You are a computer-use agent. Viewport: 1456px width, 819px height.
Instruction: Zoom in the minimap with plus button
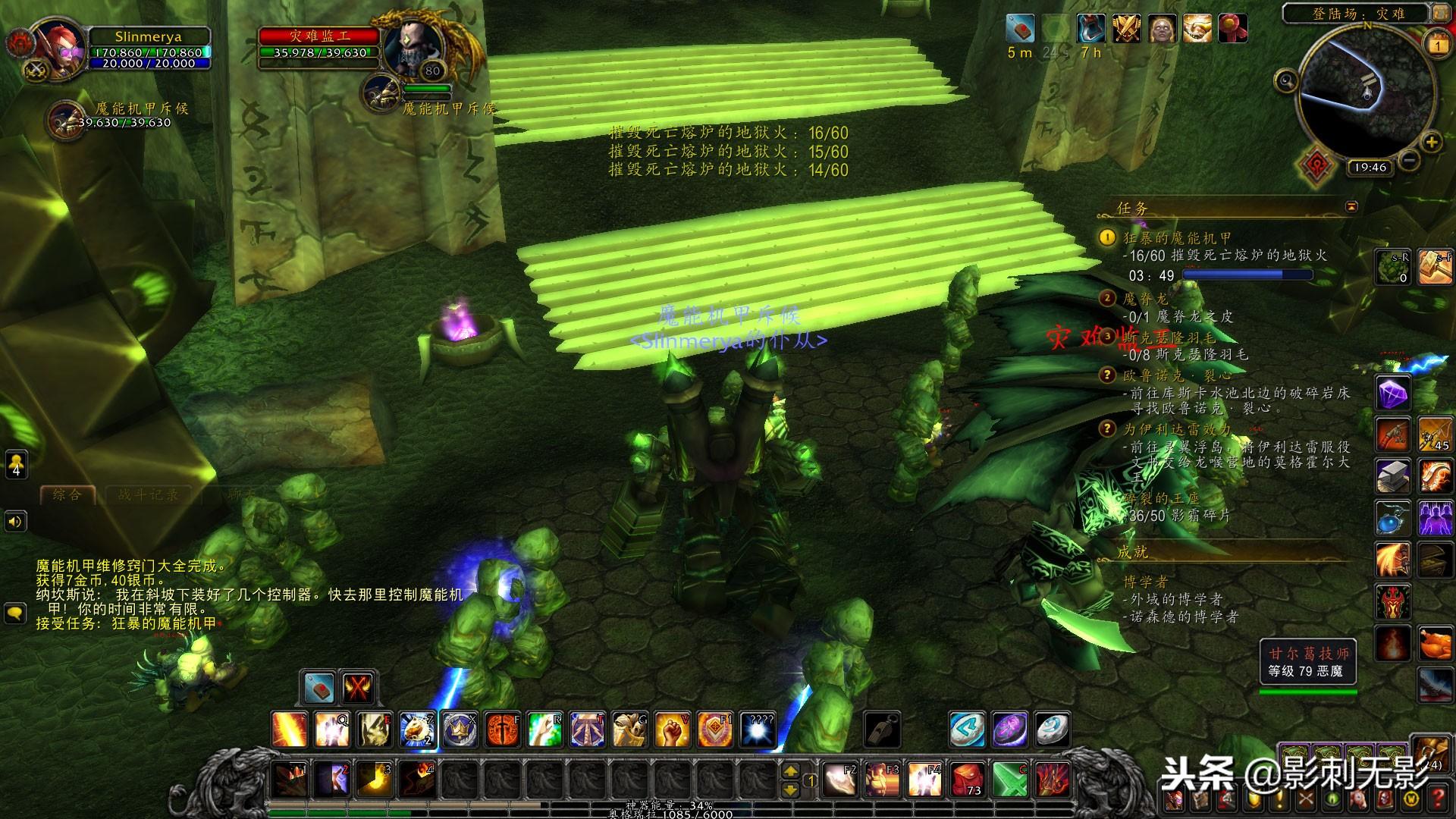(x=1431, y=142)
